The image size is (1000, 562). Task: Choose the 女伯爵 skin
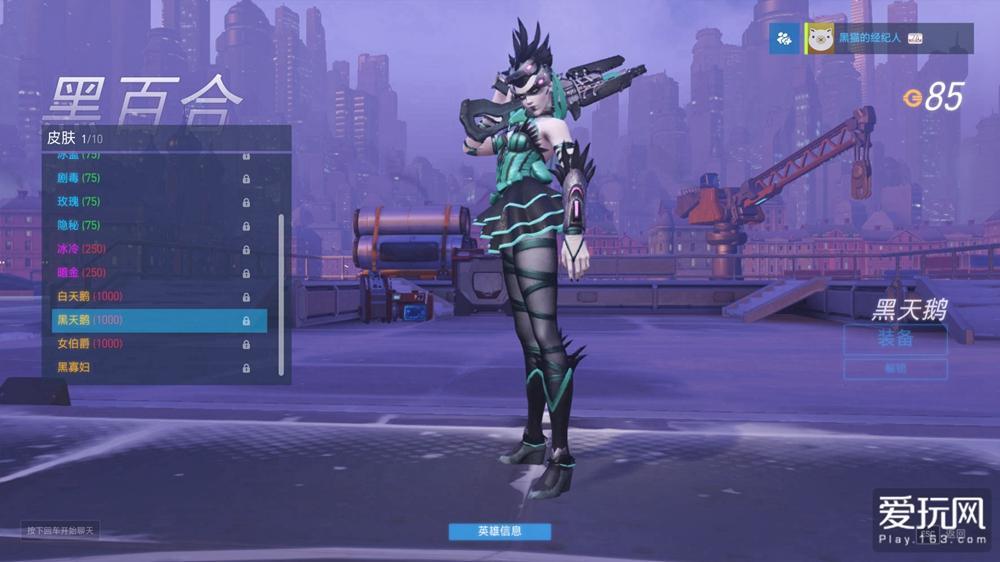[x=150, y=344]
